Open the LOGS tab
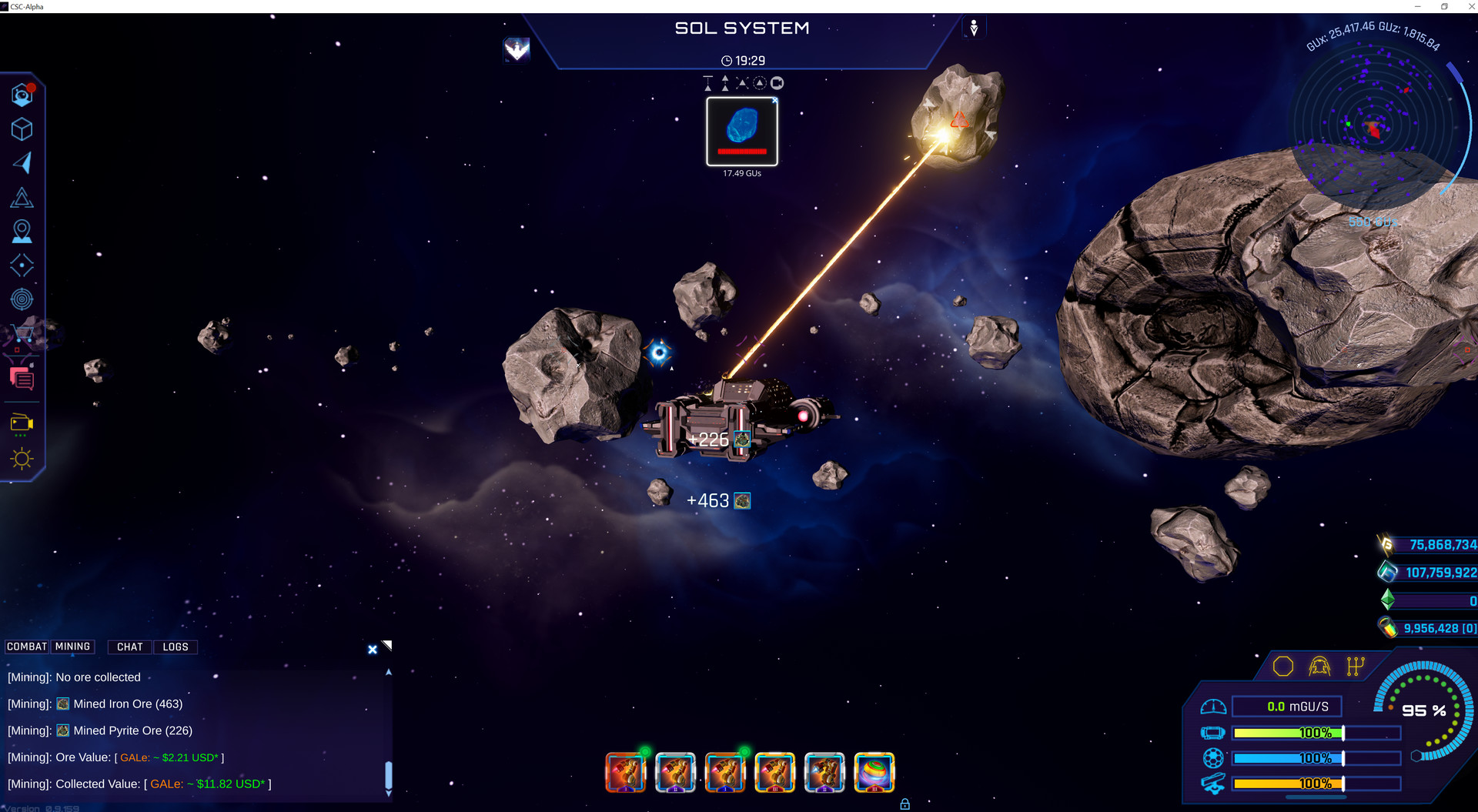Viewport: 1478px width, 812px height. [x=175, y=647]
